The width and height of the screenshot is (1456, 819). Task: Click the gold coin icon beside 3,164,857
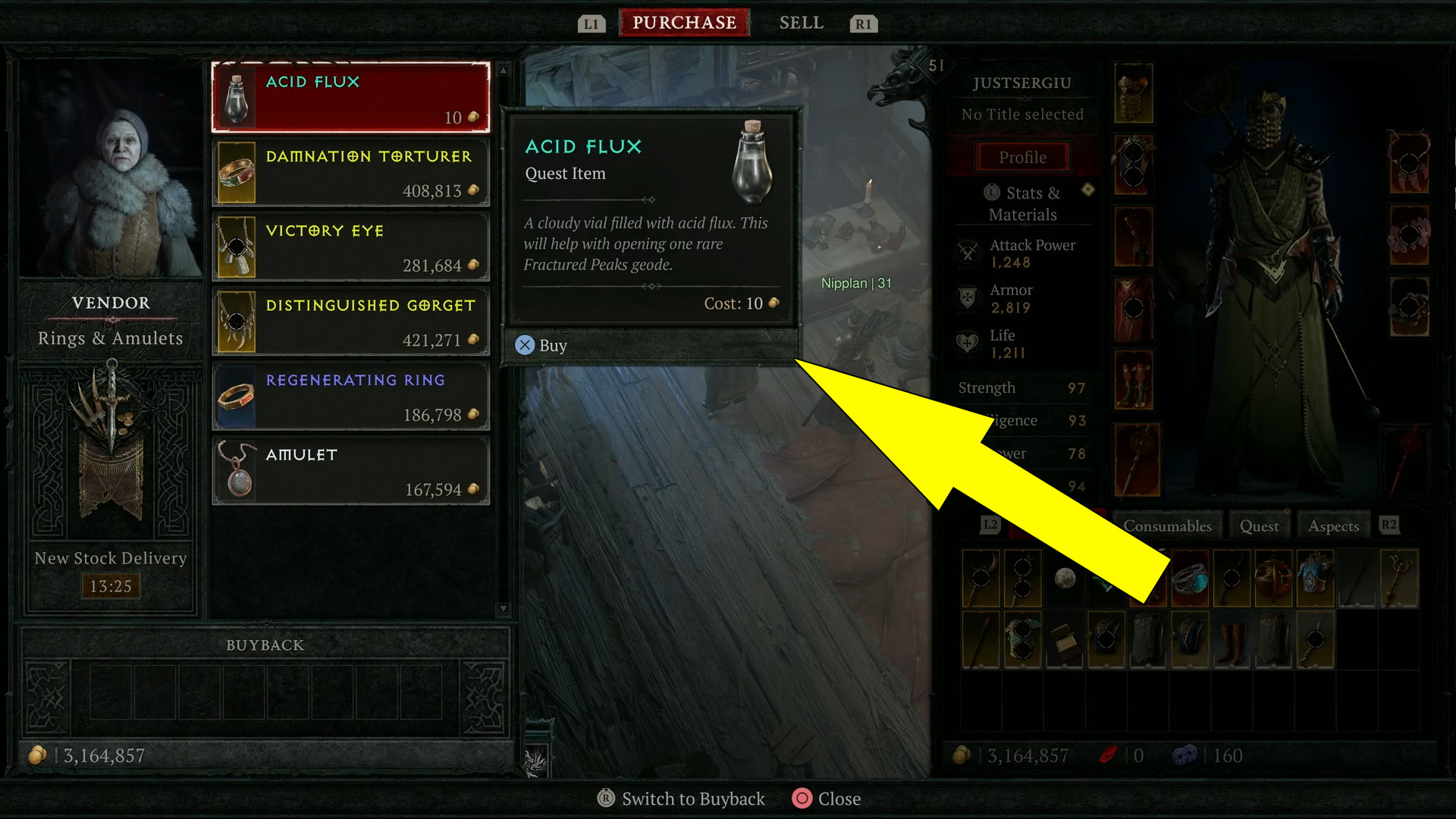tap(38, 755)
